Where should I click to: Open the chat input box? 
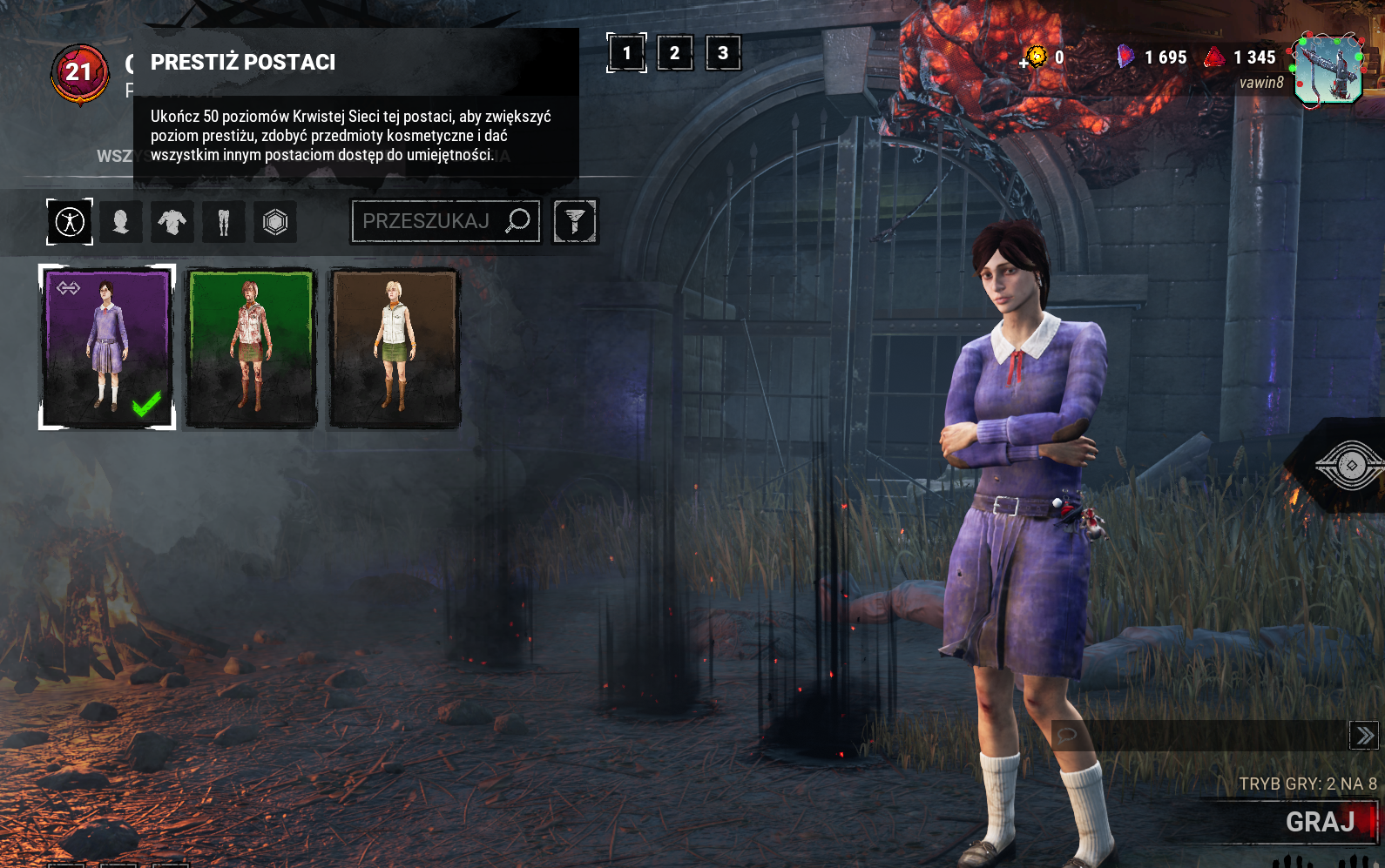point(1202,736)
